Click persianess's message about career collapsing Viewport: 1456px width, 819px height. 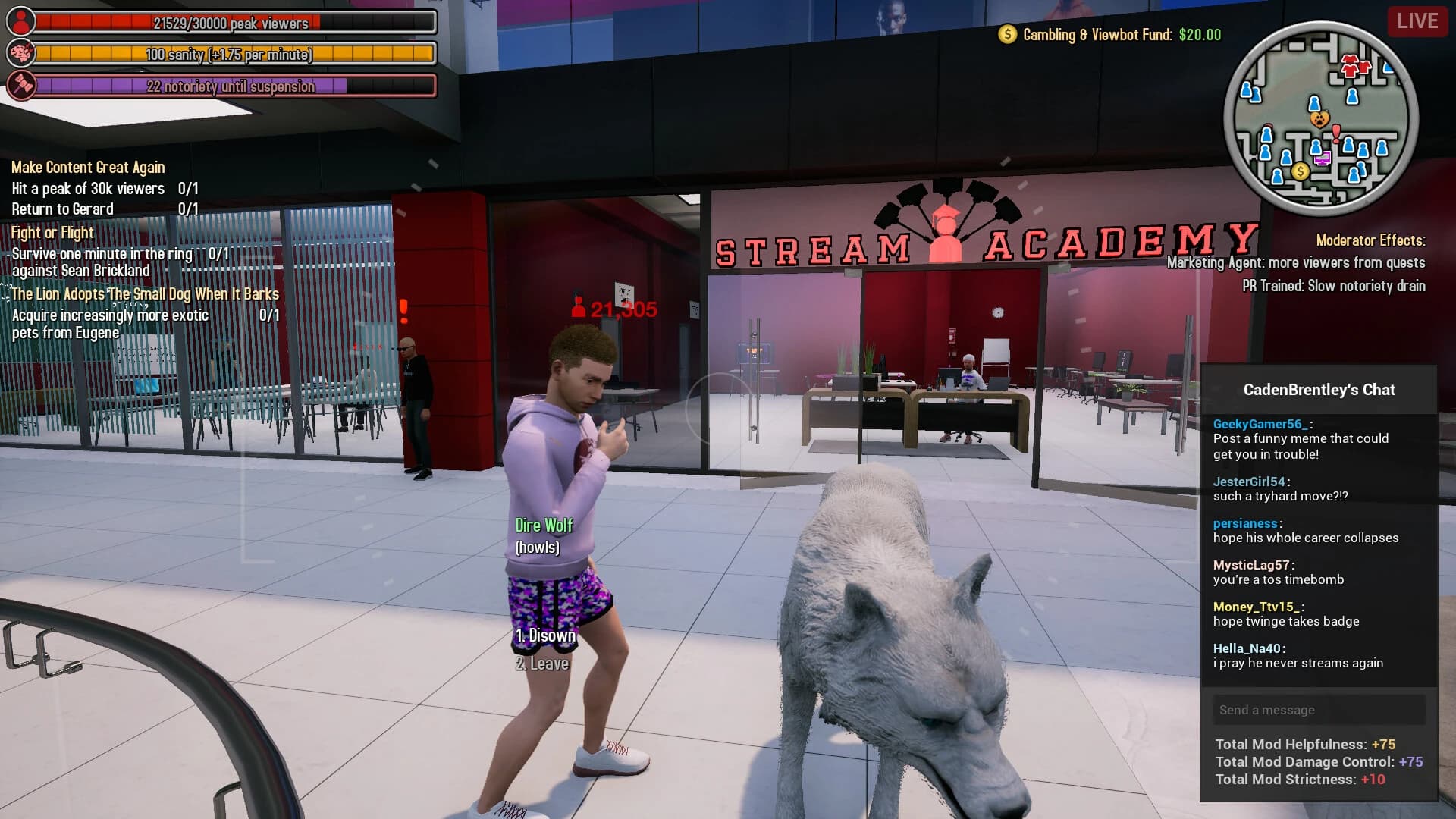[1306, 538]
